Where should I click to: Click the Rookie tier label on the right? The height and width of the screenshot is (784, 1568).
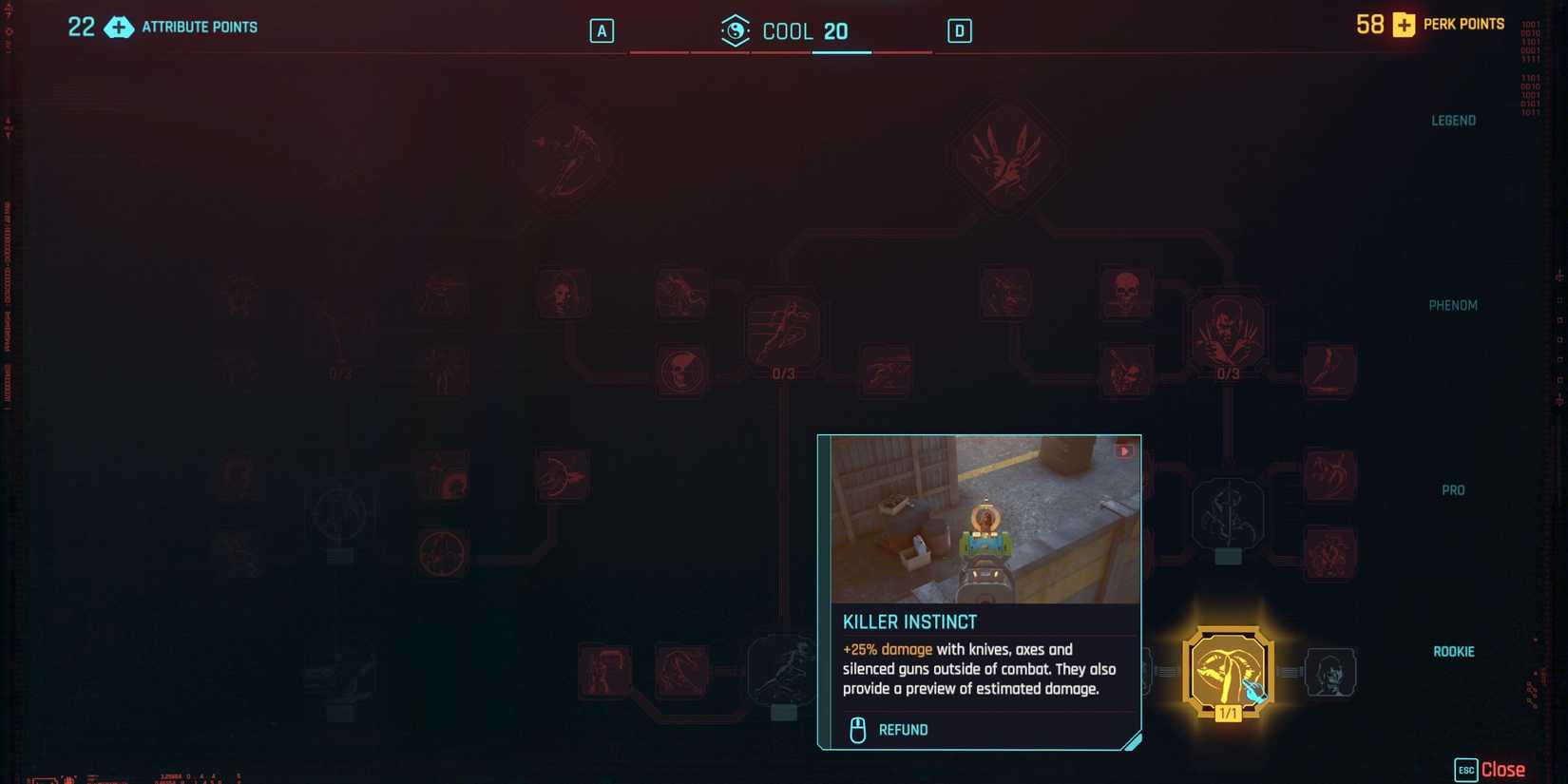(1452, 651)
